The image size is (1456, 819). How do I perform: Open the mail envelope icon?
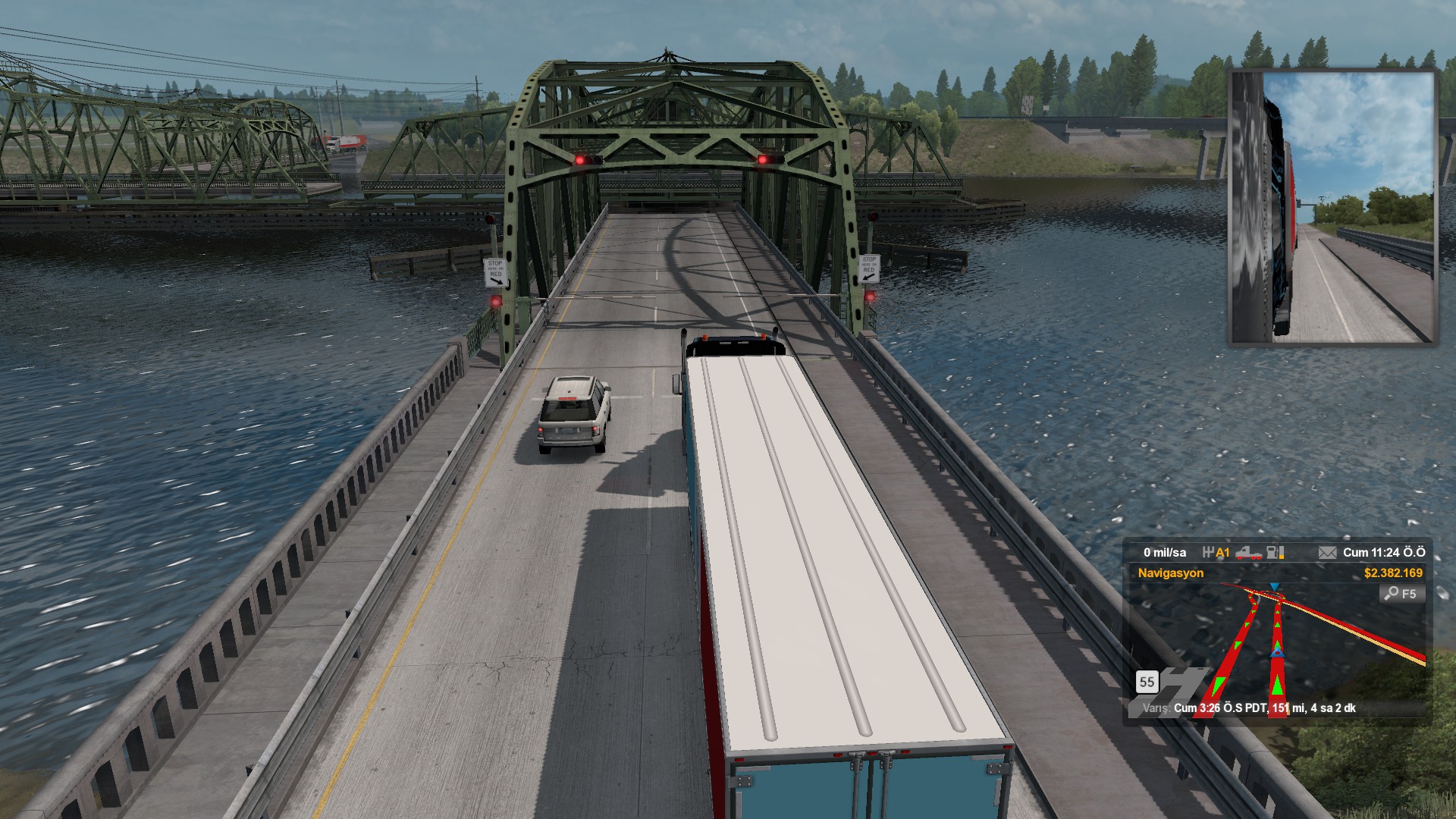(1327, 553)
